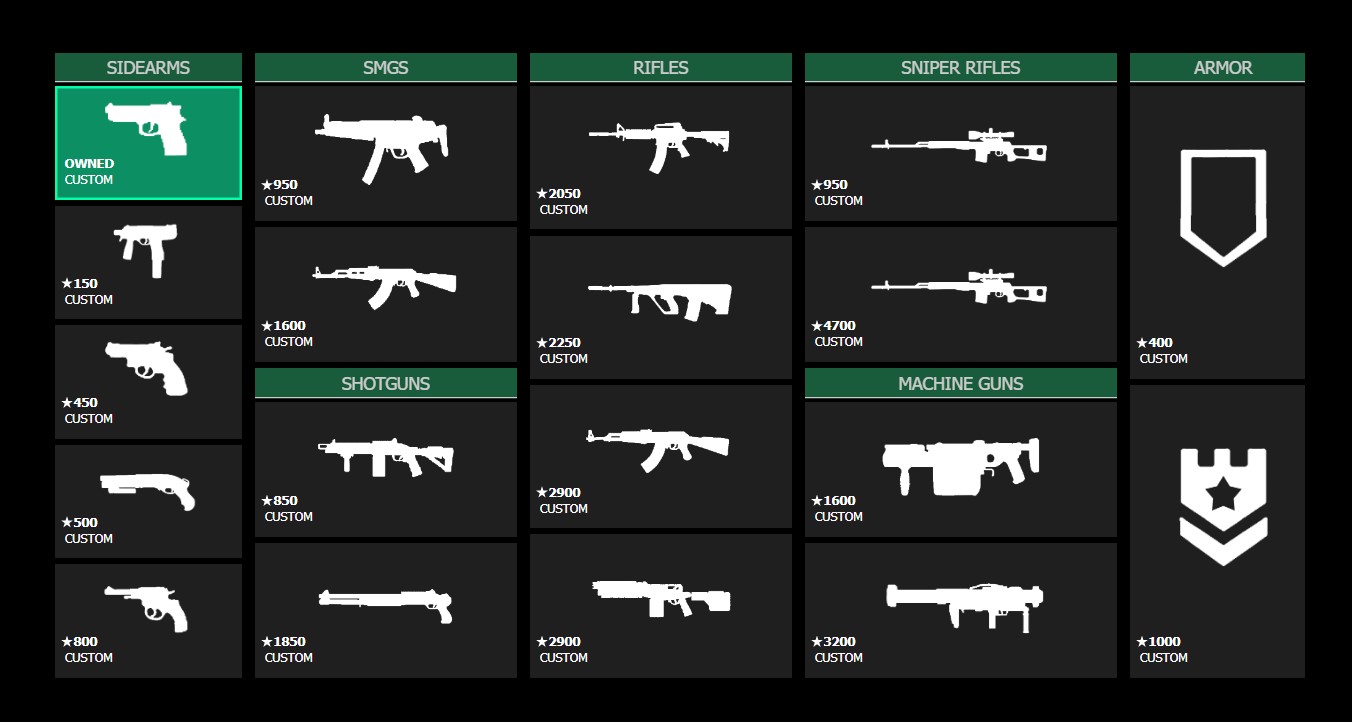This screenshot has height=722, width=1352.
Task: Select the light machine gun for 1600
Action: (960, 460)
